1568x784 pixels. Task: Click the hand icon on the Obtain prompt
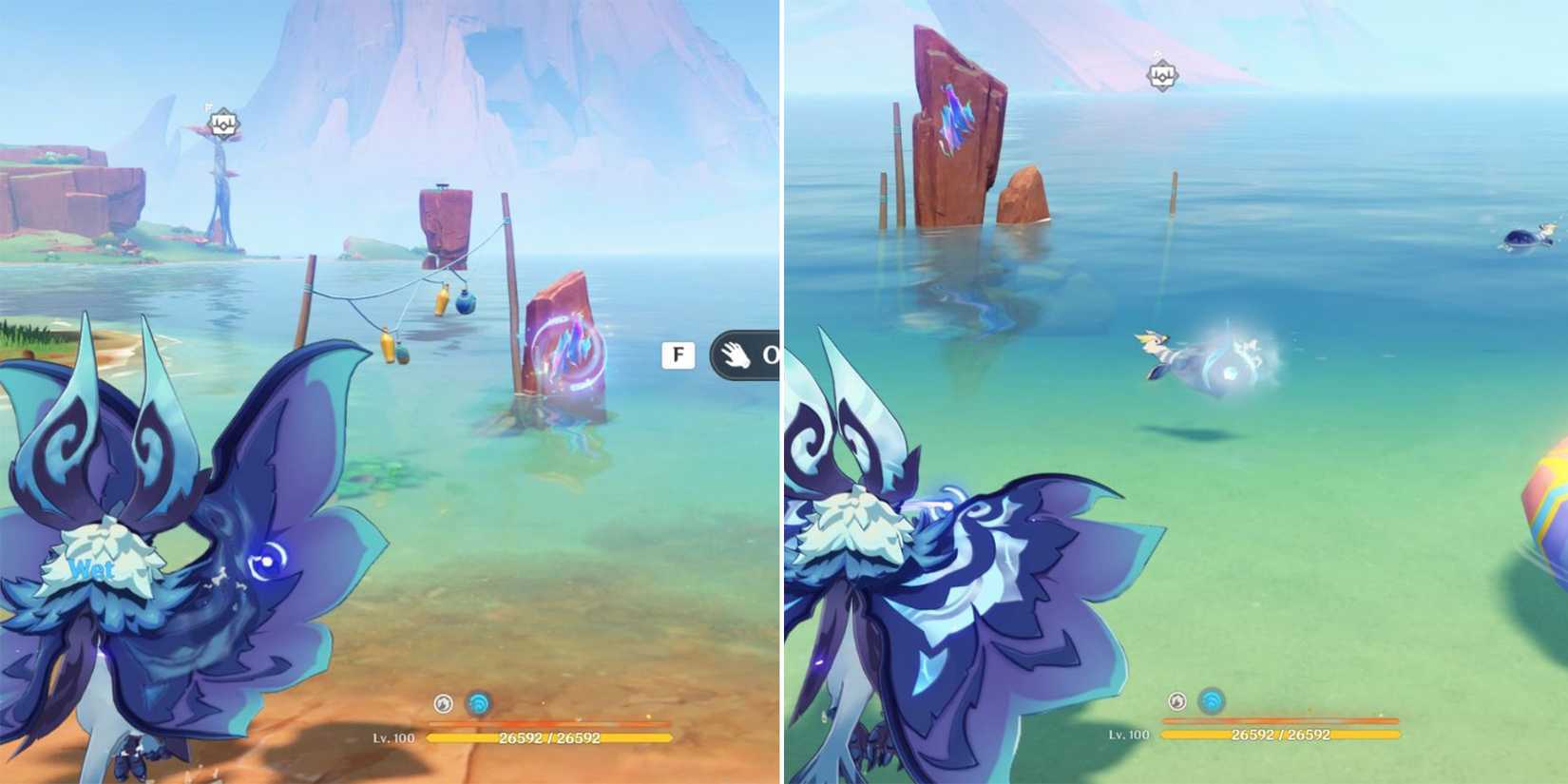click(735, 355)
